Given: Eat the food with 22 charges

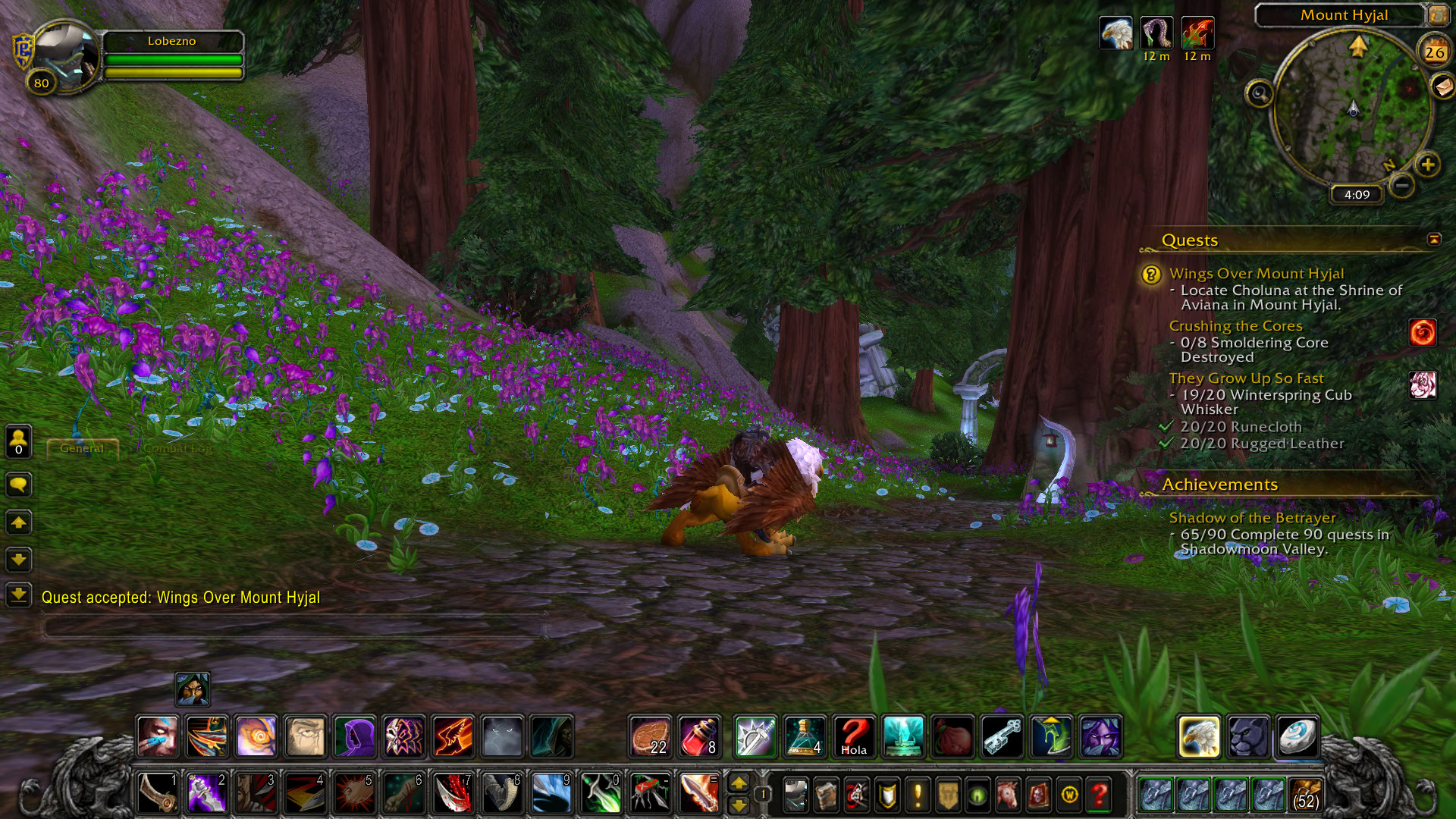Looking at the screenshot, I should coord(651,736).
